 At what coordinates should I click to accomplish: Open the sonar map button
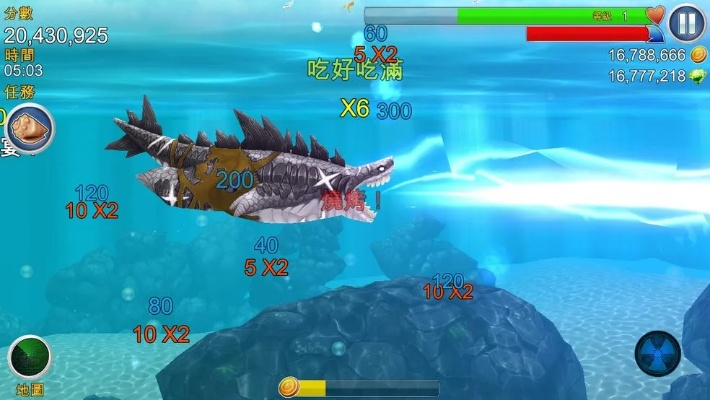pyautogui.click(x=30, y=357)
